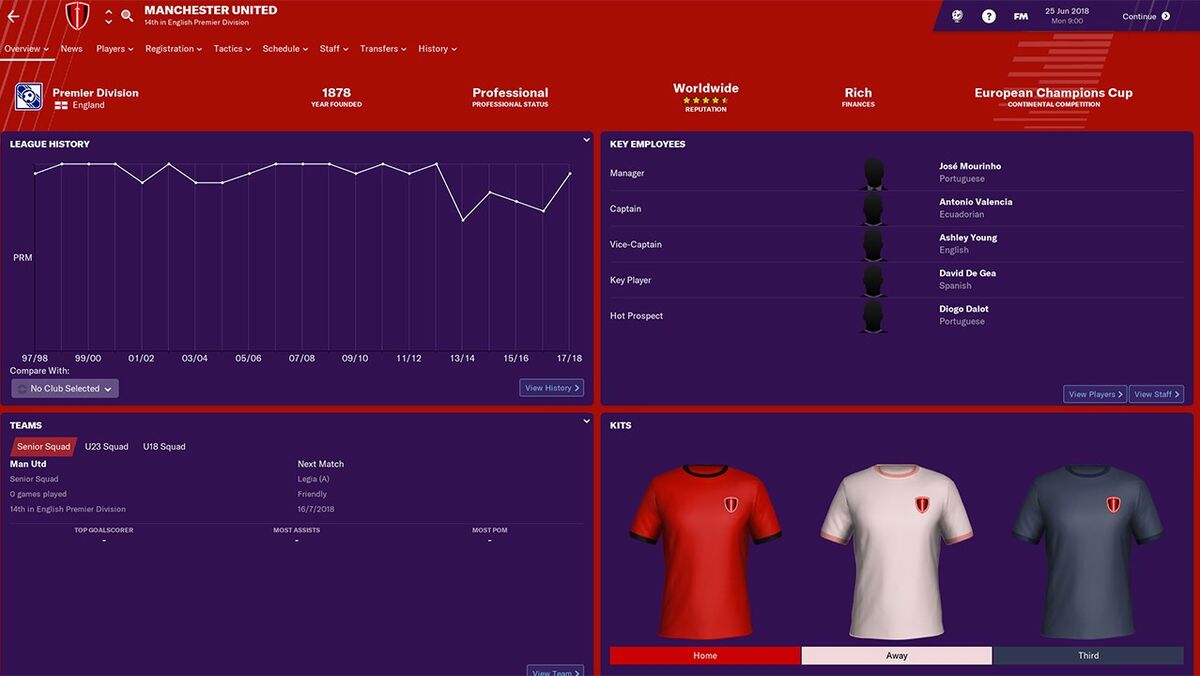Open the No Club Selected dropdown
The width and height of the screenshot is (1200, 676).
coord(65,388)
